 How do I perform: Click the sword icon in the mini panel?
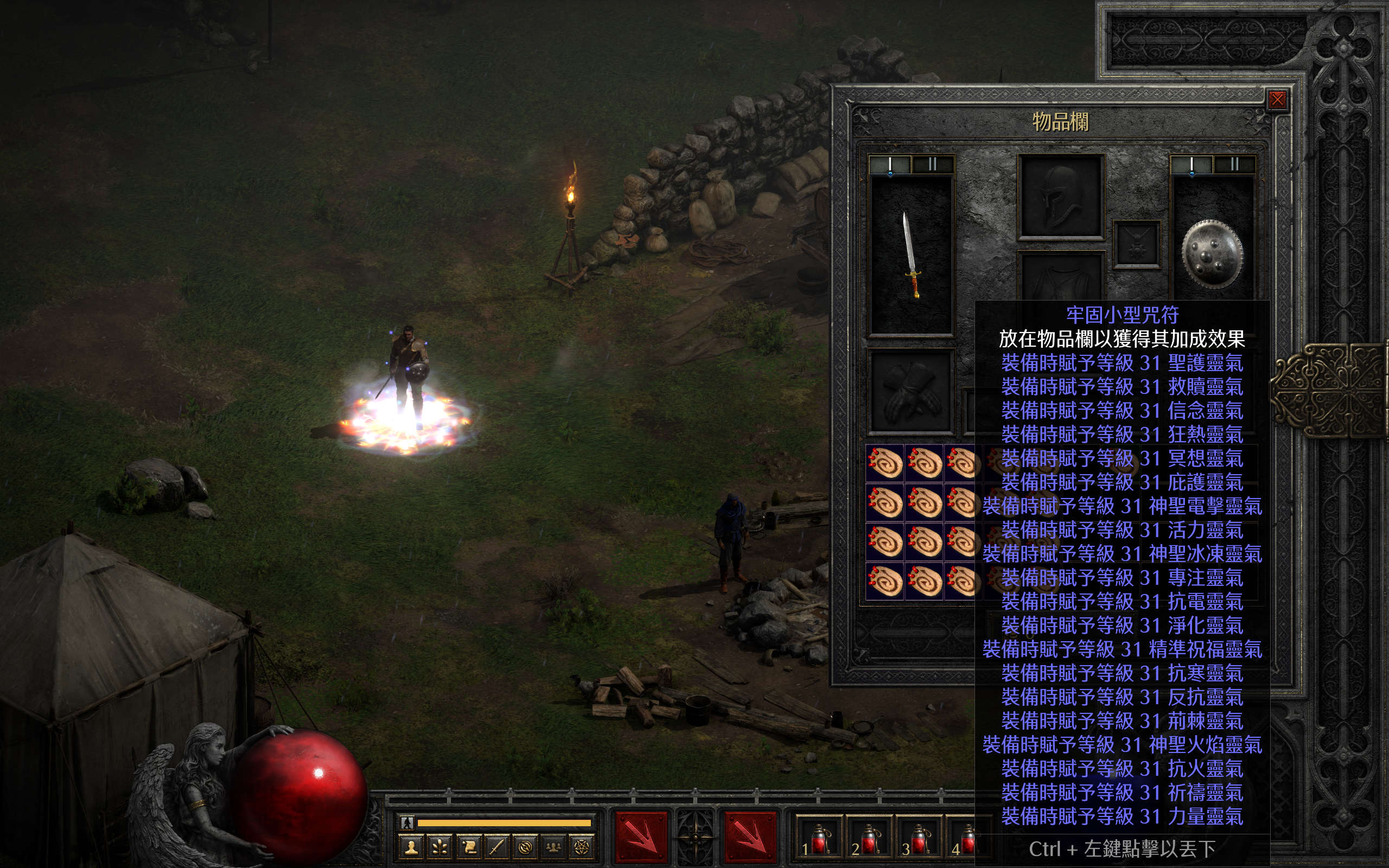pos(496,847)
